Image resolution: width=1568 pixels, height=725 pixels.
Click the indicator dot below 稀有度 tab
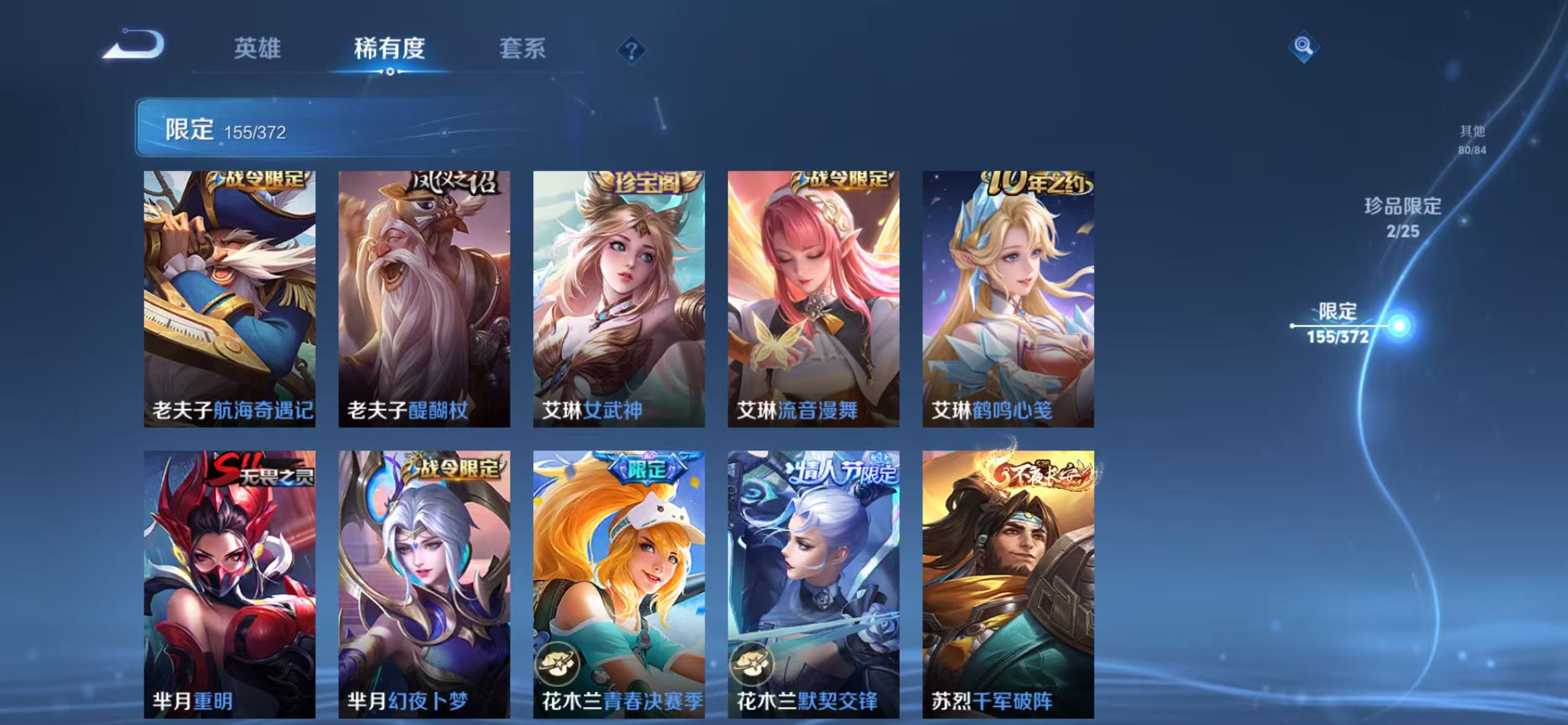click(x=389, y=71)
